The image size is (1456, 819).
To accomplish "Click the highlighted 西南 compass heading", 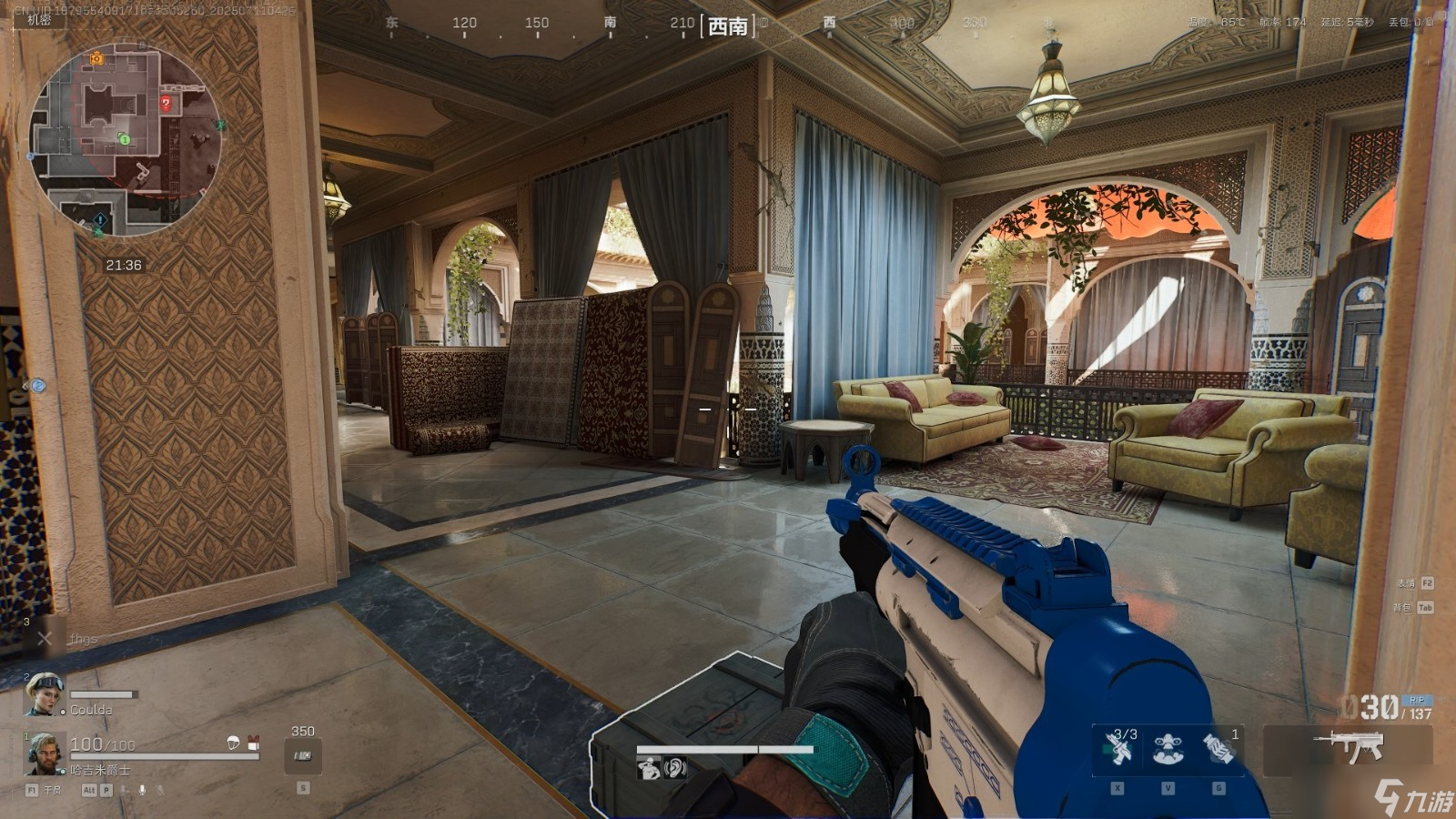I will coord(728,26).
